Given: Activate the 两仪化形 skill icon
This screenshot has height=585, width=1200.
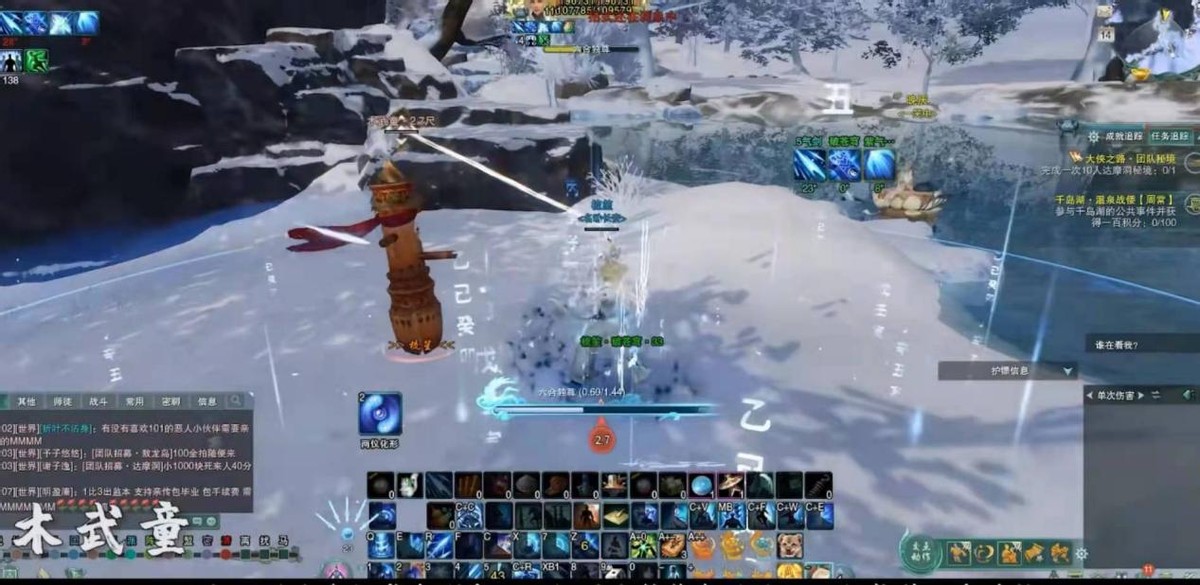Looking at the screenshot, I should [381, 414].
